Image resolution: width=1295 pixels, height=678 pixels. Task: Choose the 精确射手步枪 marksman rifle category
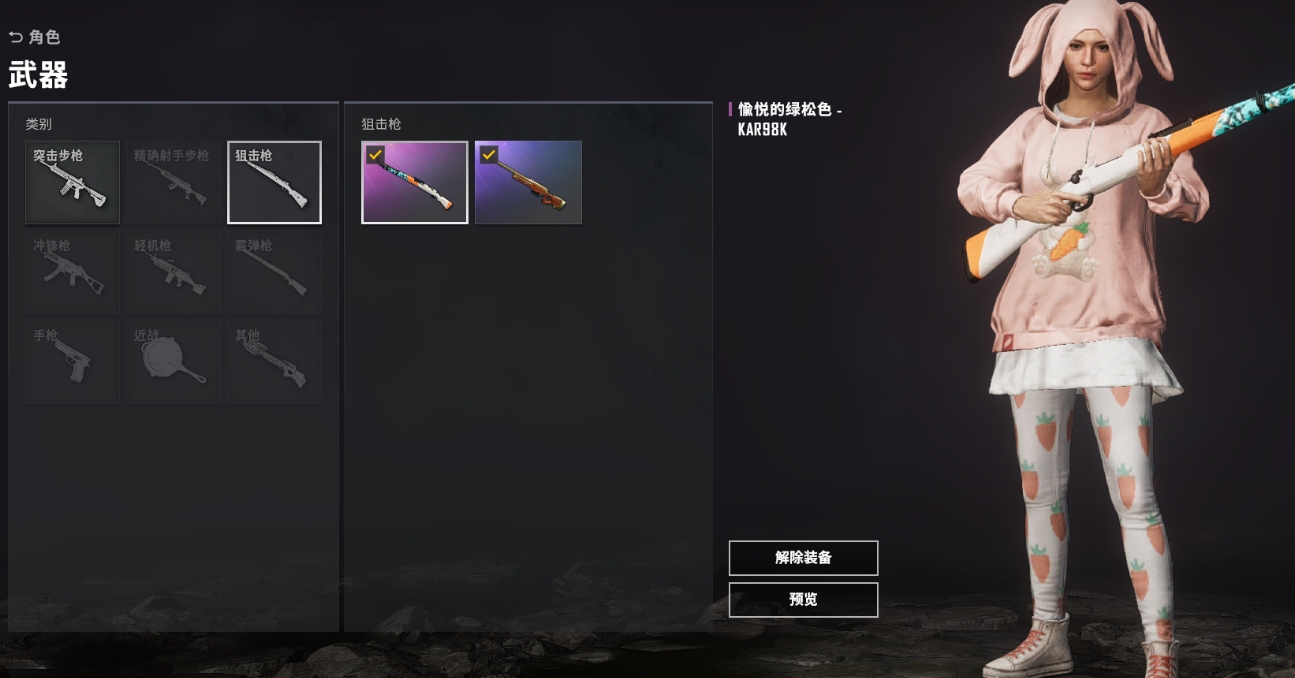pos(174,182)
